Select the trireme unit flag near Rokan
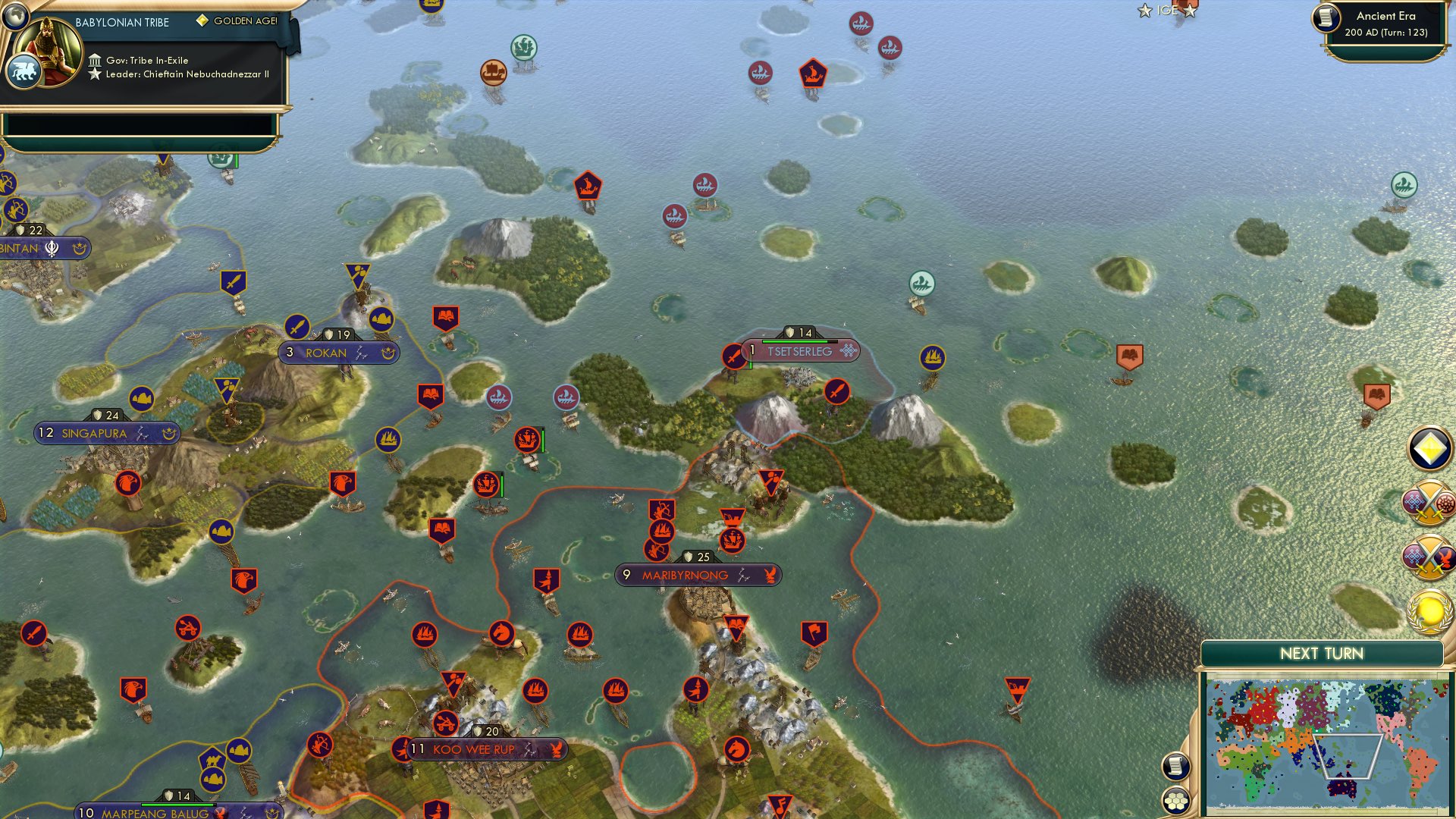Image resolution: width=1456 pixels, height=819 pixels. point(381,320)
